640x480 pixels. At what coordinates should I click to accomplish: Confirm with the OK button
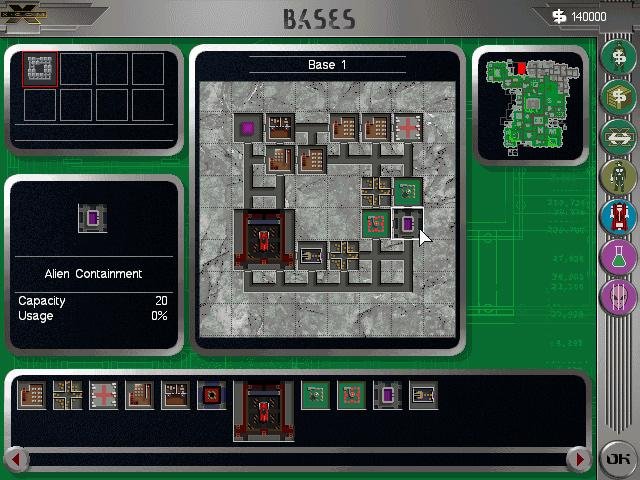pyautogui.click(x=617, y=459)
